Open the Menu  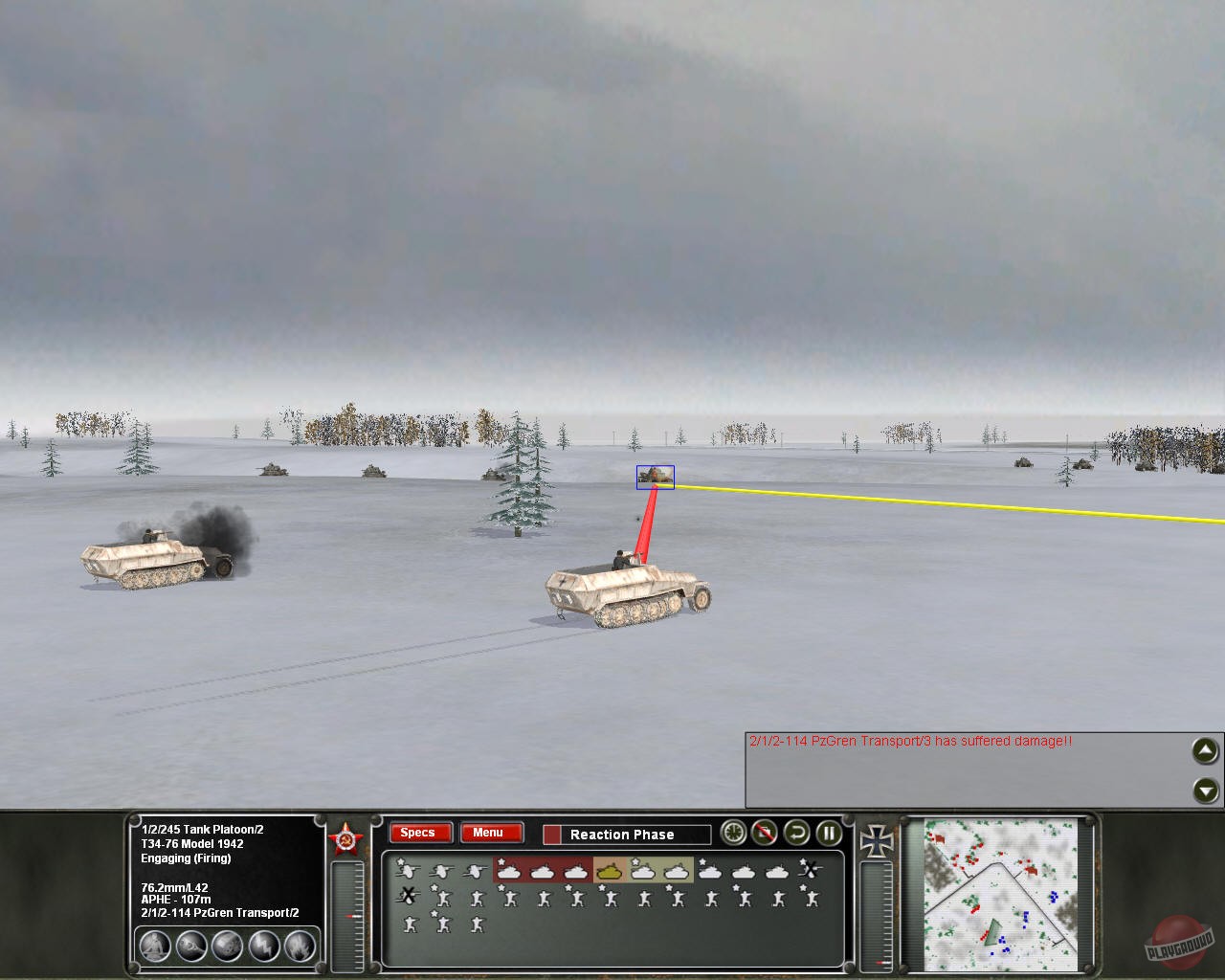(490, 833)
